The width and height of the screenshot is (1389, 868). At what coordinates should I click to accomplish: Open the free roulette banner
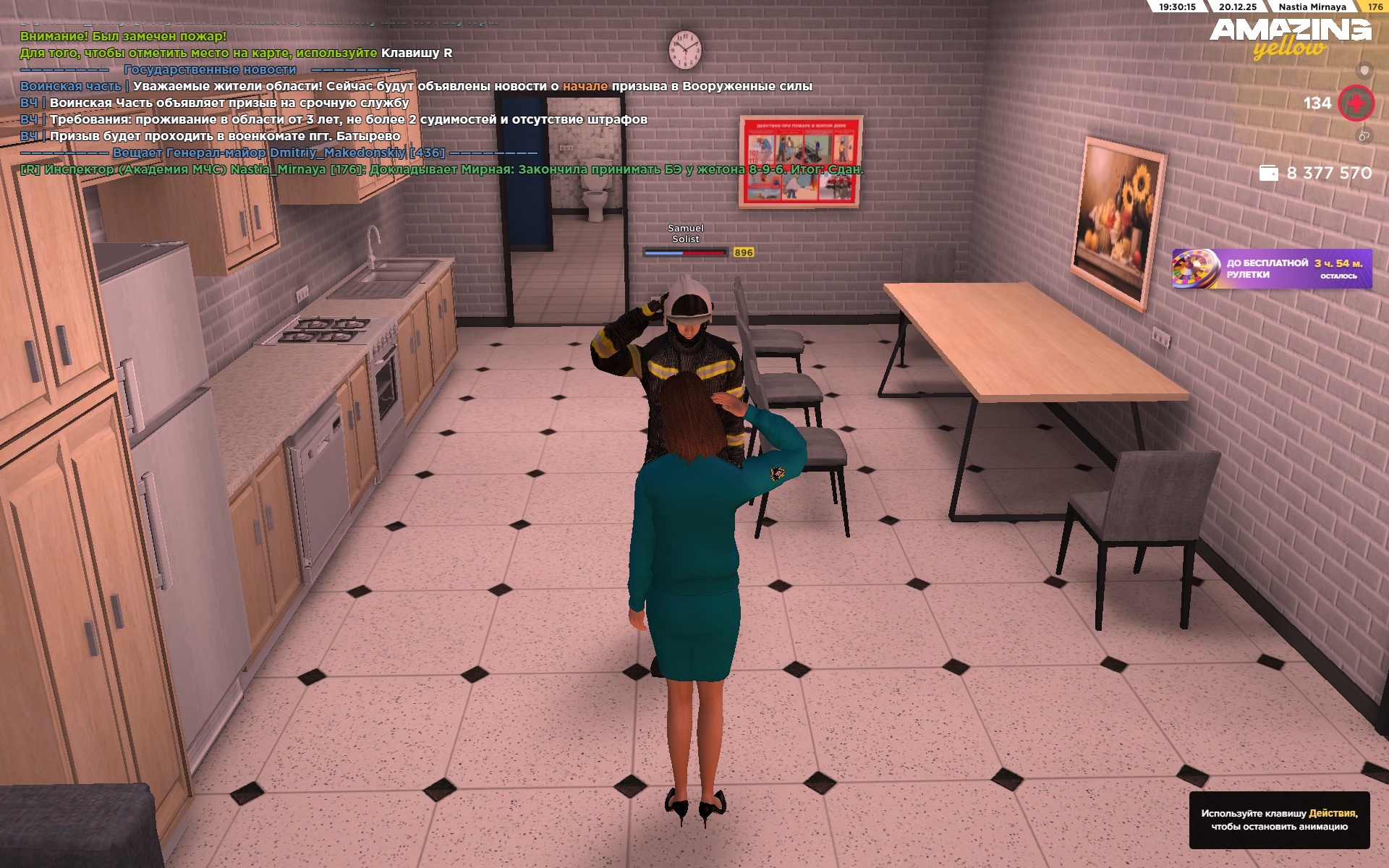(1271, 269)
